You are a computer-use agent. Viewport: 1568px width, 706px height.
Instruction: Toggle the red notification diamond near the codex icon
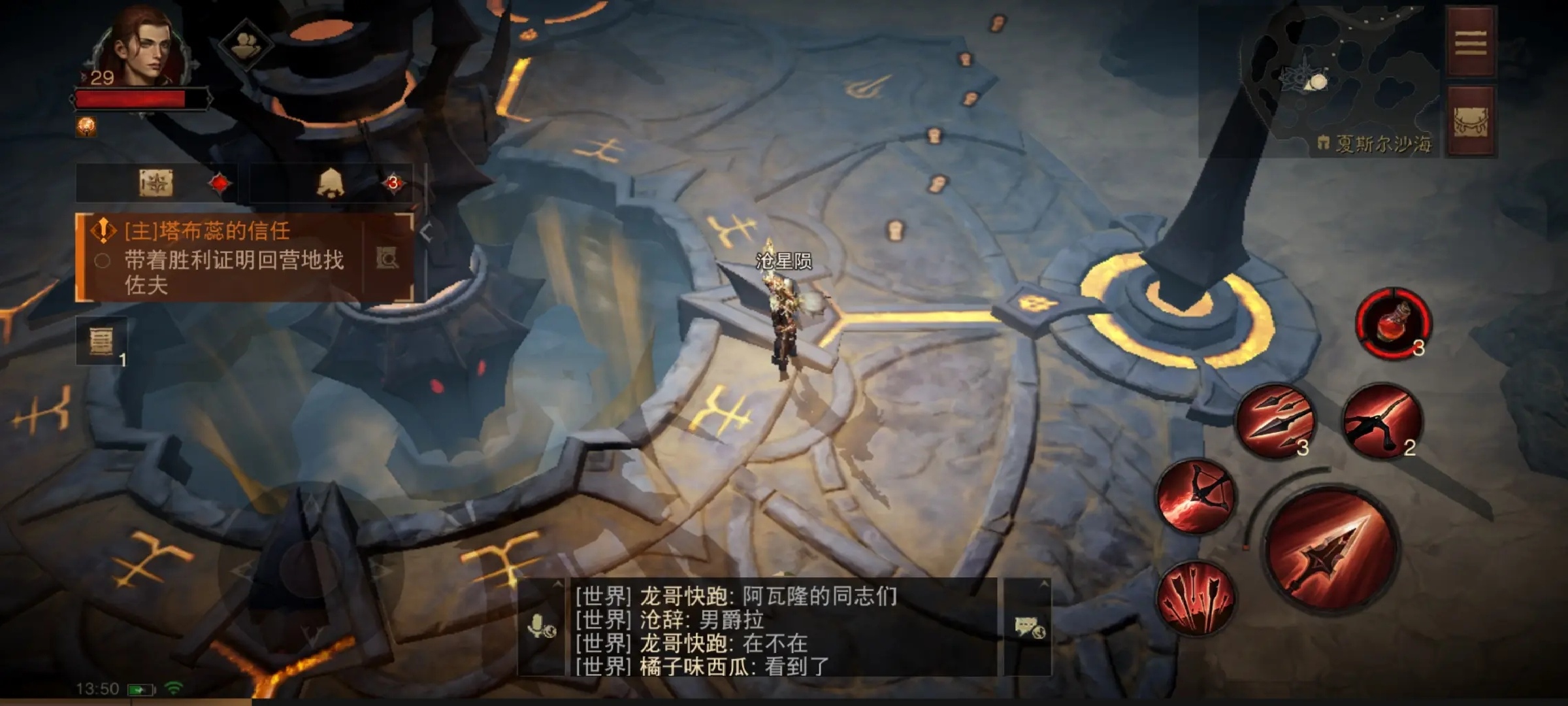(x=219, y=183)
